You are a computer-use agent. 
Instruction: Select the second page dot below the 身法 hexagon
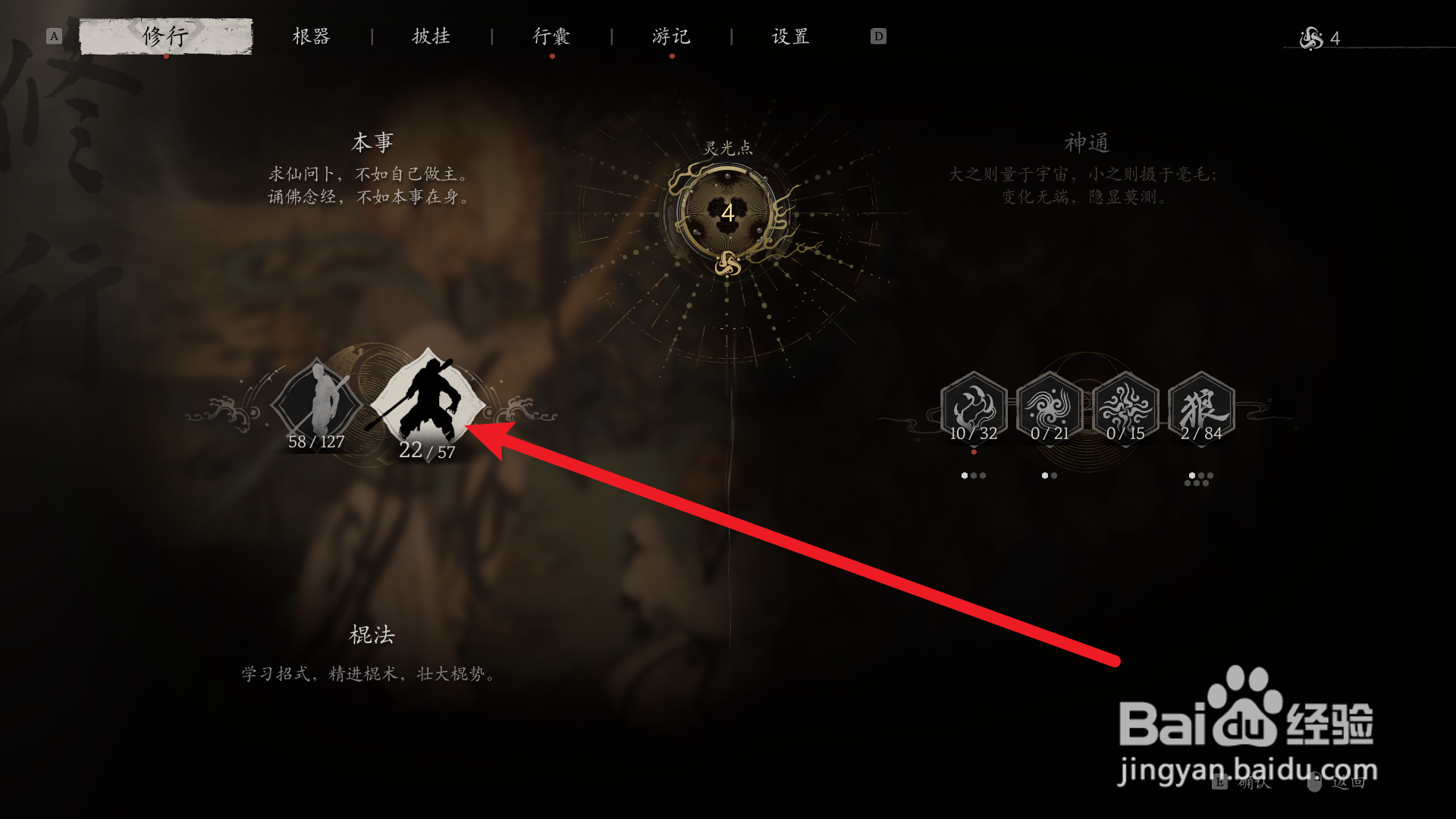click(x=1054, y=475)
